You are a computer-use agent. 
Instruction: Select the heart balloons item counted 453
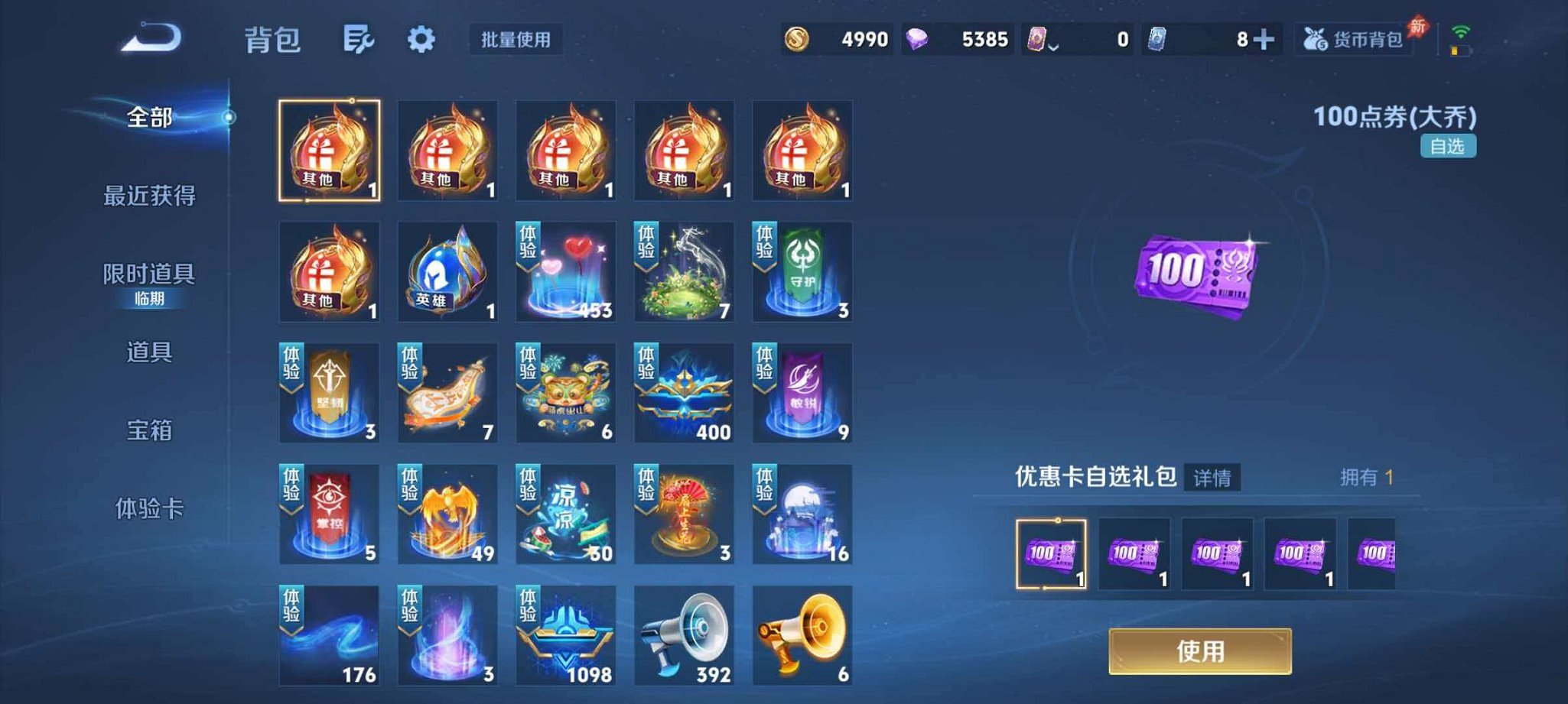pos(566,272)
